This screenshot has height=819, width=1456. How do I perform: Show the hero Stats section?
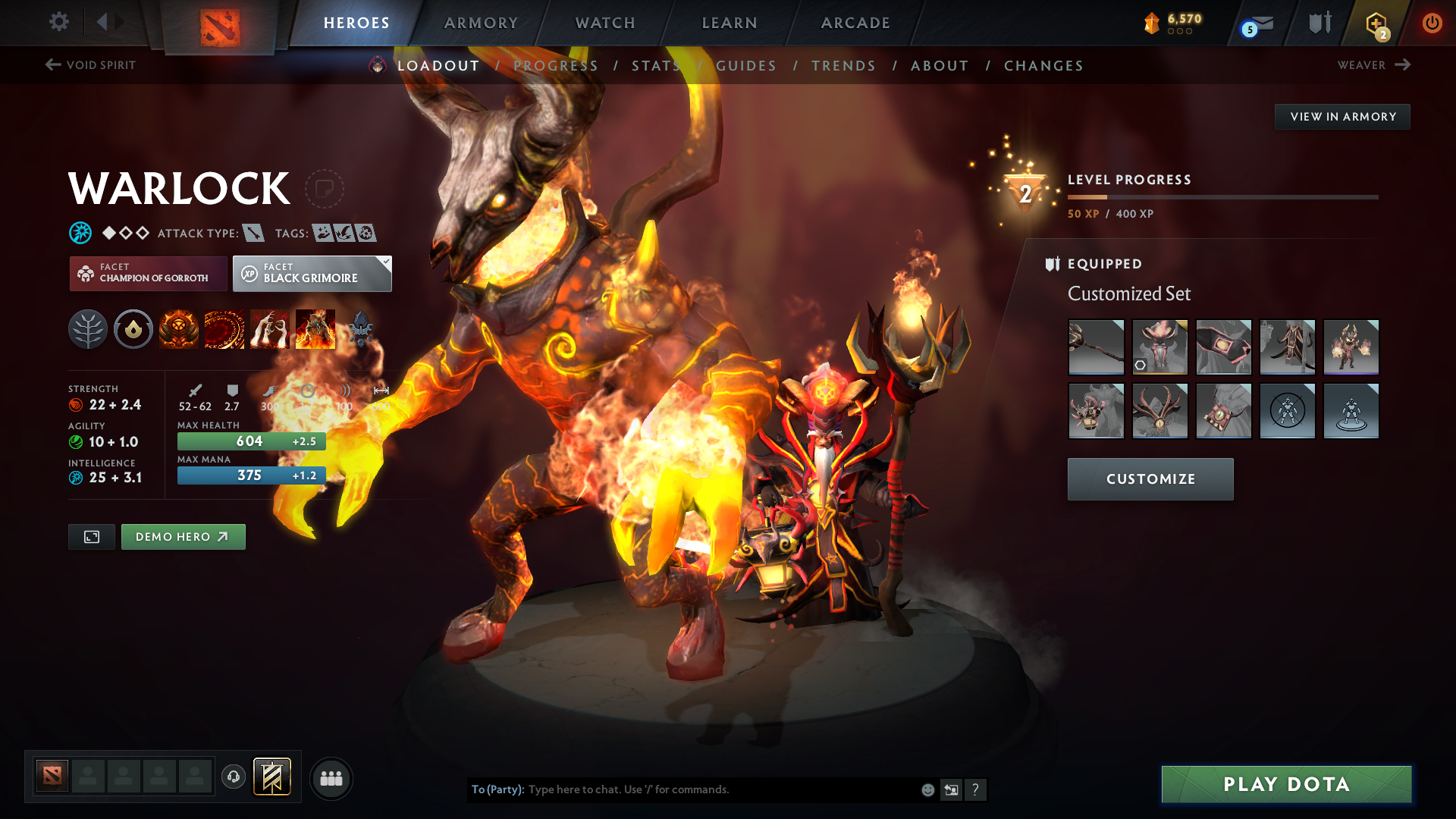(x=657, y=66)
